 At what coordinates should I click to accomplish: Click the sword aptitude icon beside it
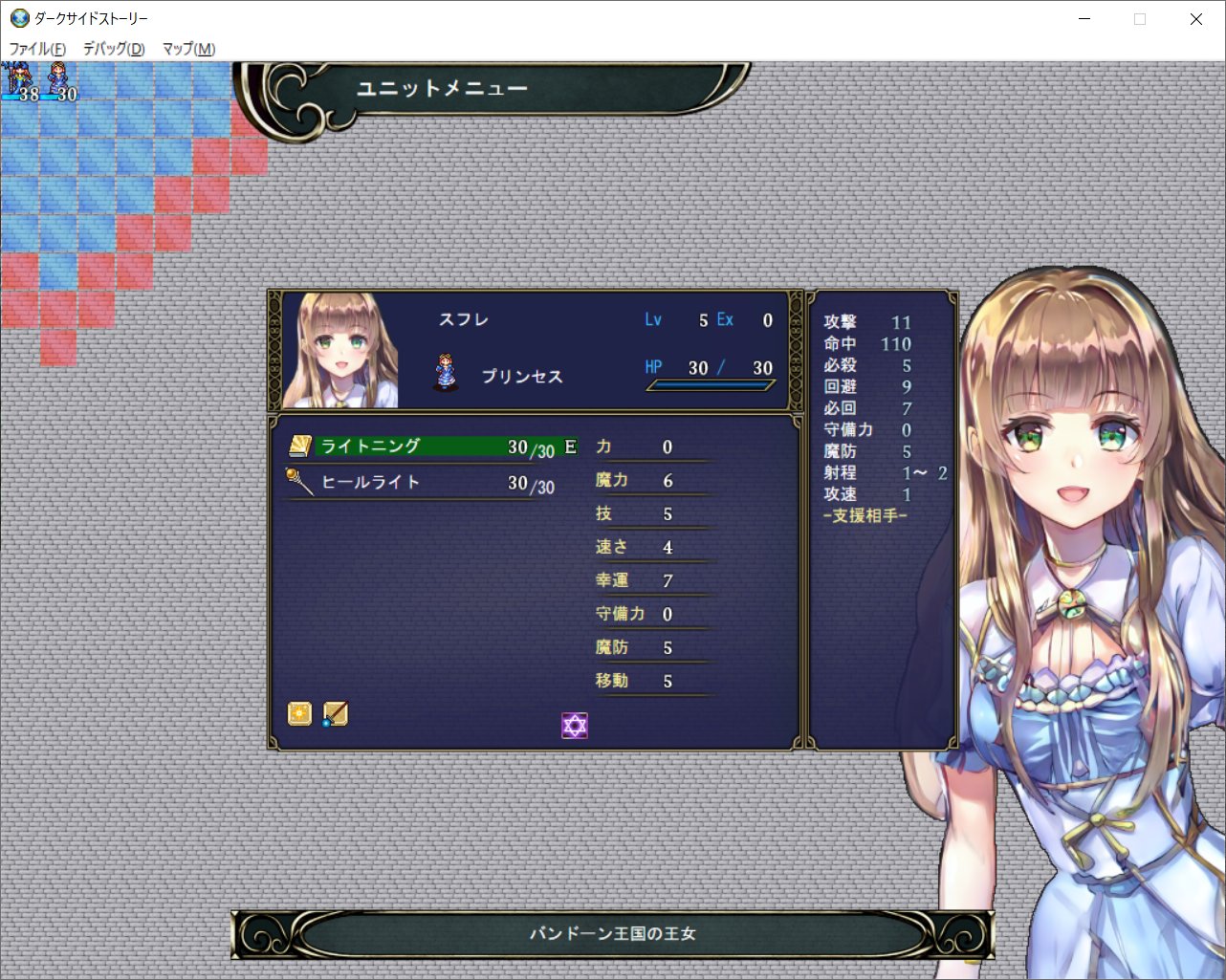(334, 713)
